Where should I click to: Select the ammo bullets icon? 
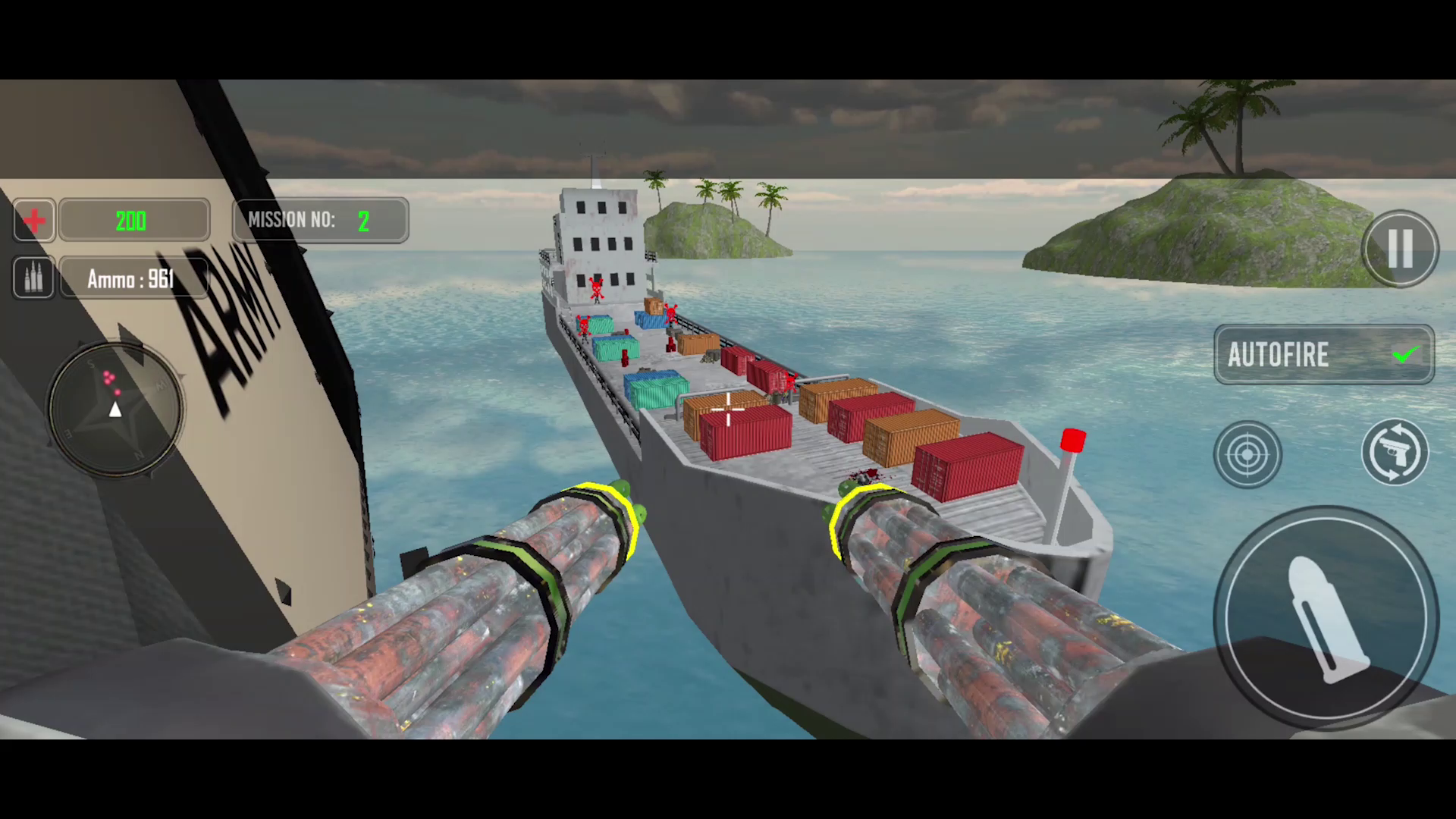[x=33, y=278]
